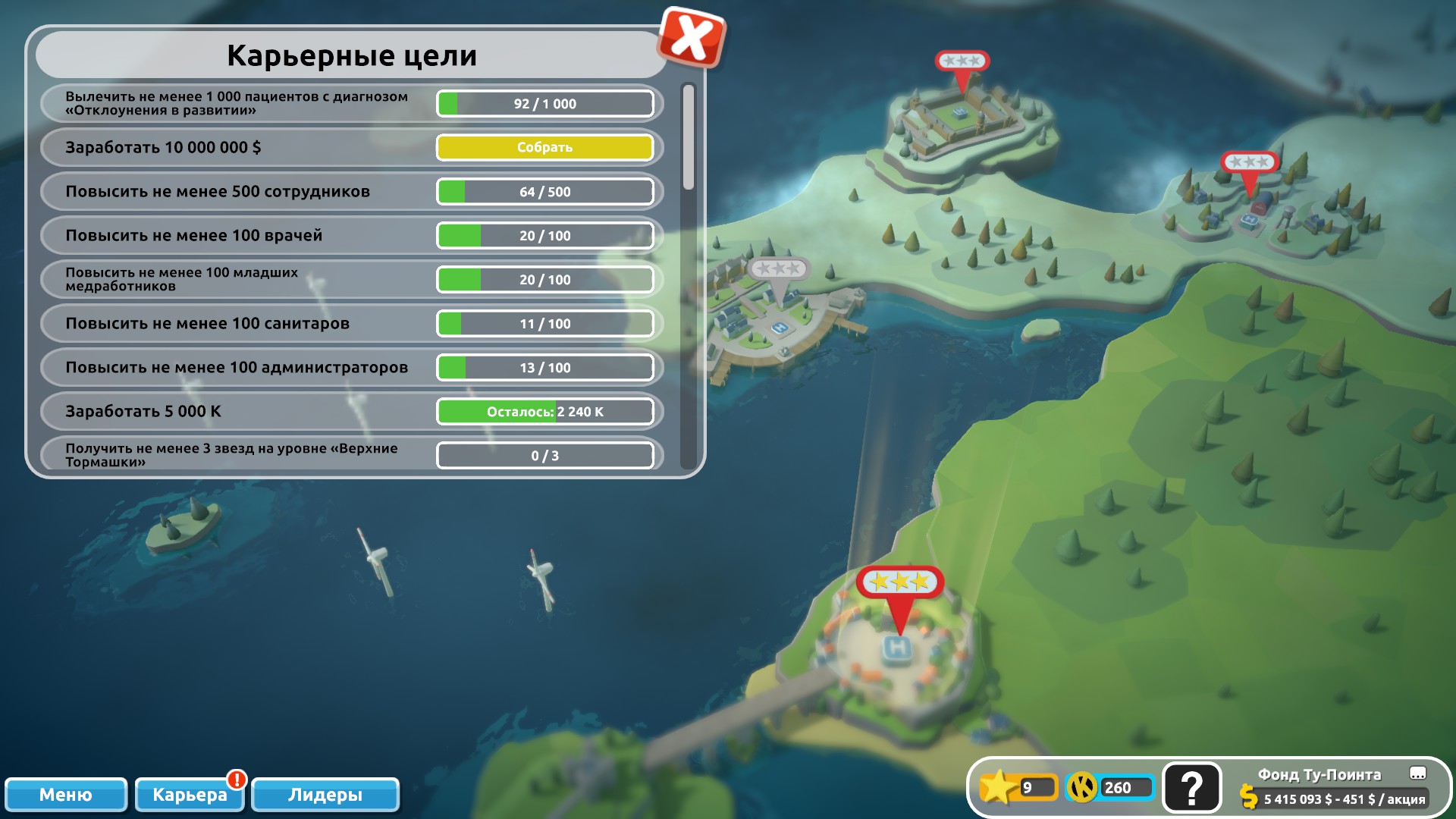
Task: Click the career goals list scrollbar
Action: pyautogui.click(x=689, y=136)
